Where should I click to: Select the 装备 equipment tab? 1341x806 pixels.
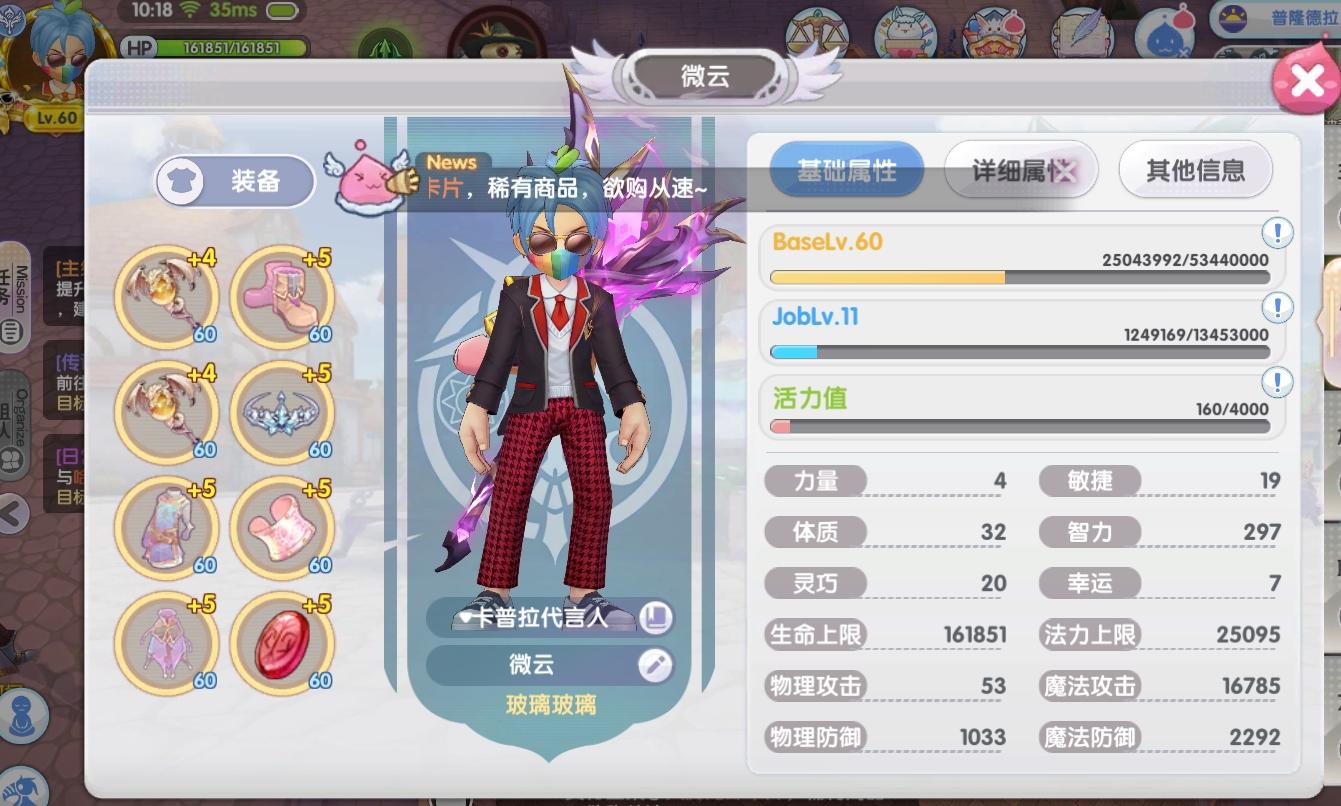click(x=233, y=180)
